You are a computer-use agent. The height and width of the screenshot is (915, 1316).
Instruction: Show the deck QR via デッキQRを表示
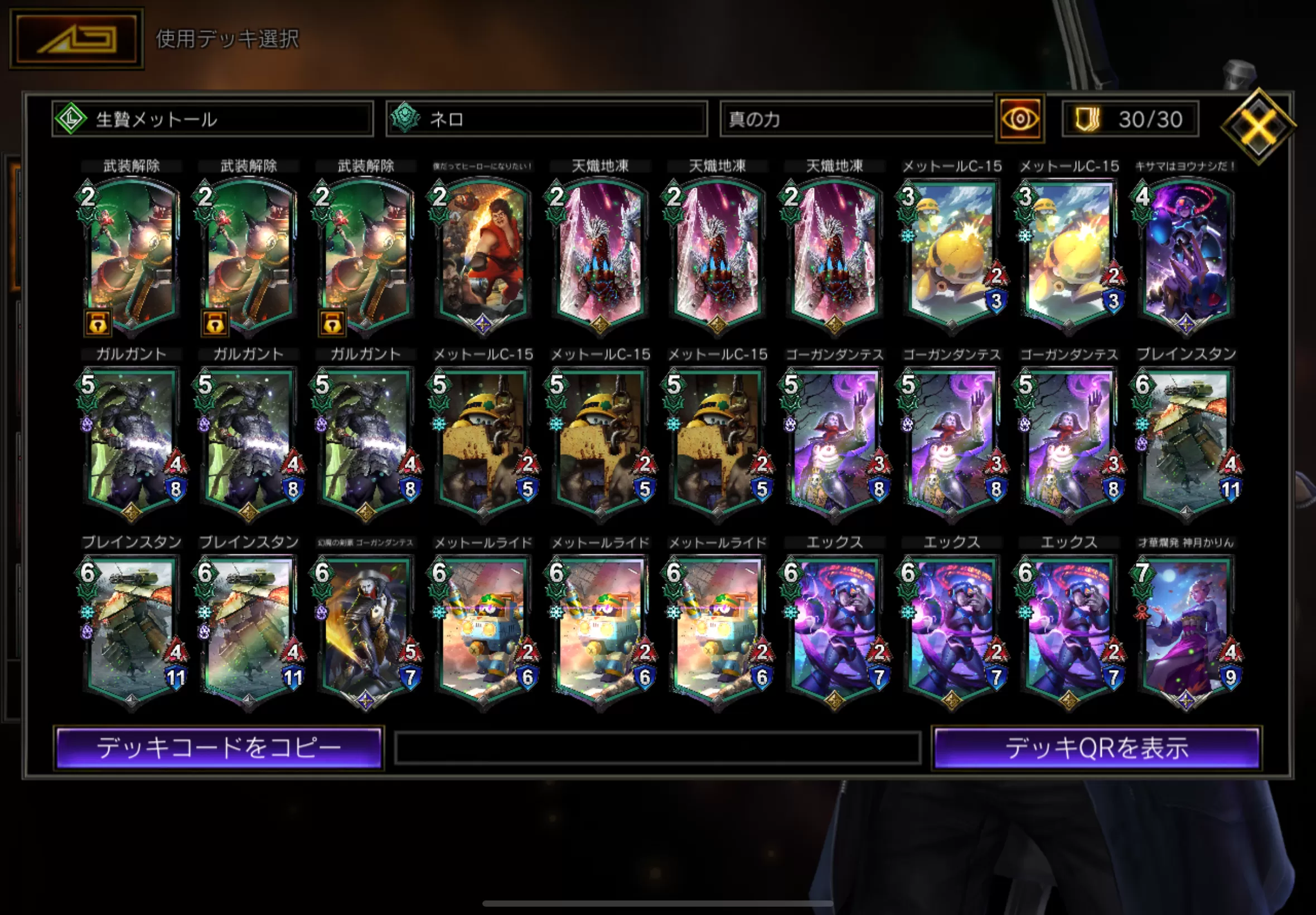[x=1096, y=748]
